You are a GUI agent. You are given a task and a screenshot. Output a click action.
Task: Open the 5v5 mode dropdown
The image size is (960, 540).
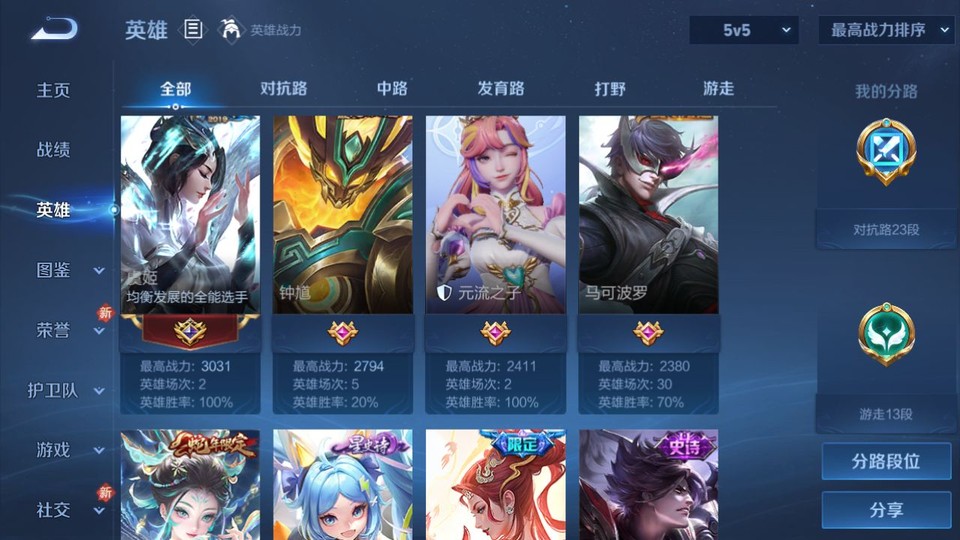pyautogui.click(x=744, y=30)
